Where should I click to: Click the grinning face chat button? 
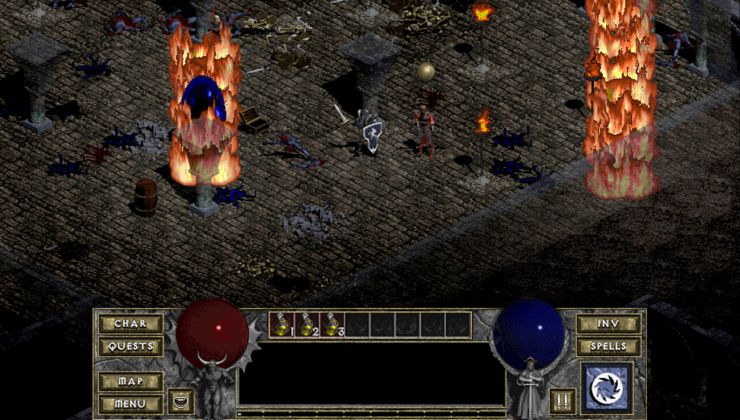tap(181, 400)
